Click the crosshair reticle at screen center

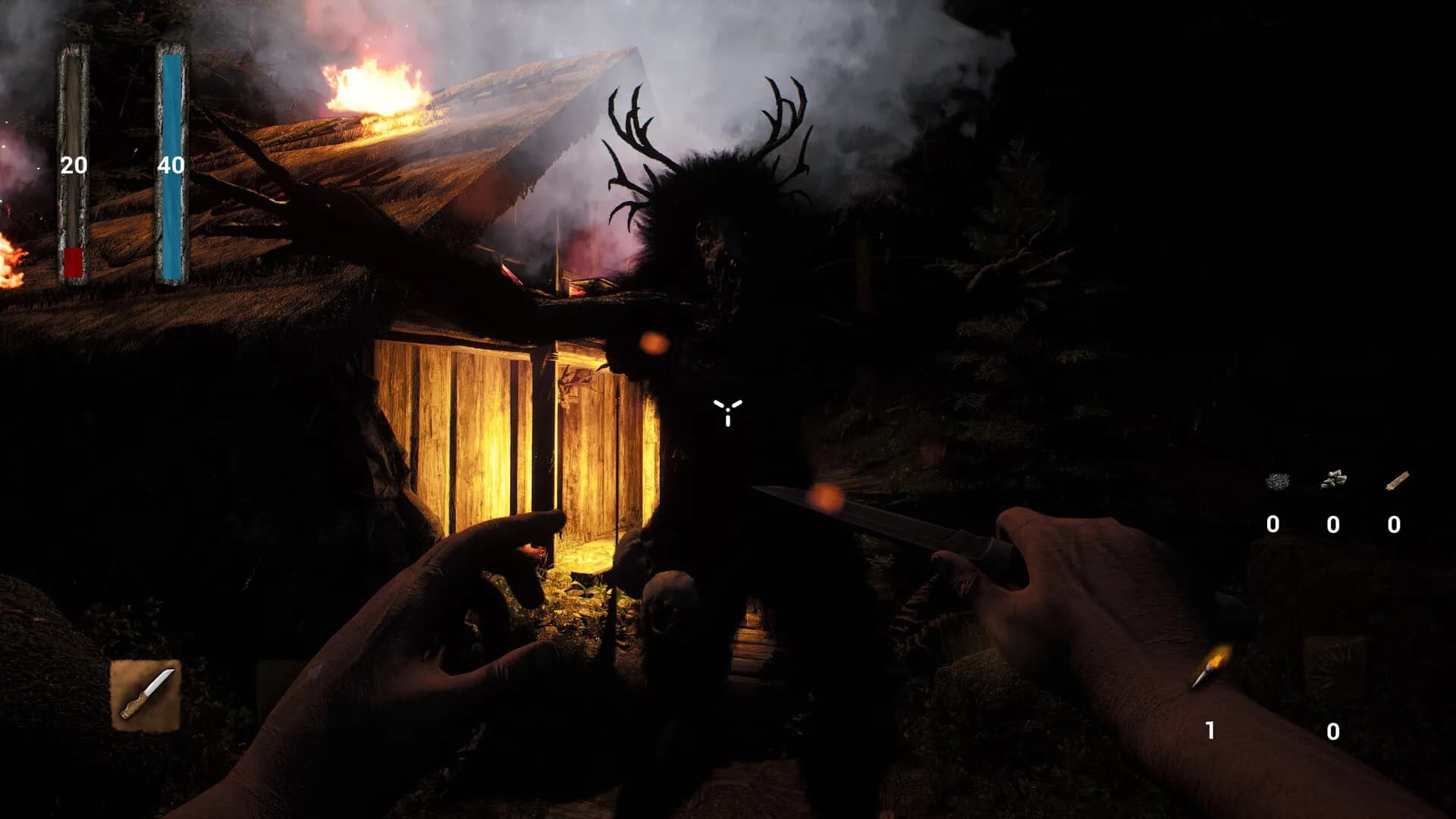[728, 412]
